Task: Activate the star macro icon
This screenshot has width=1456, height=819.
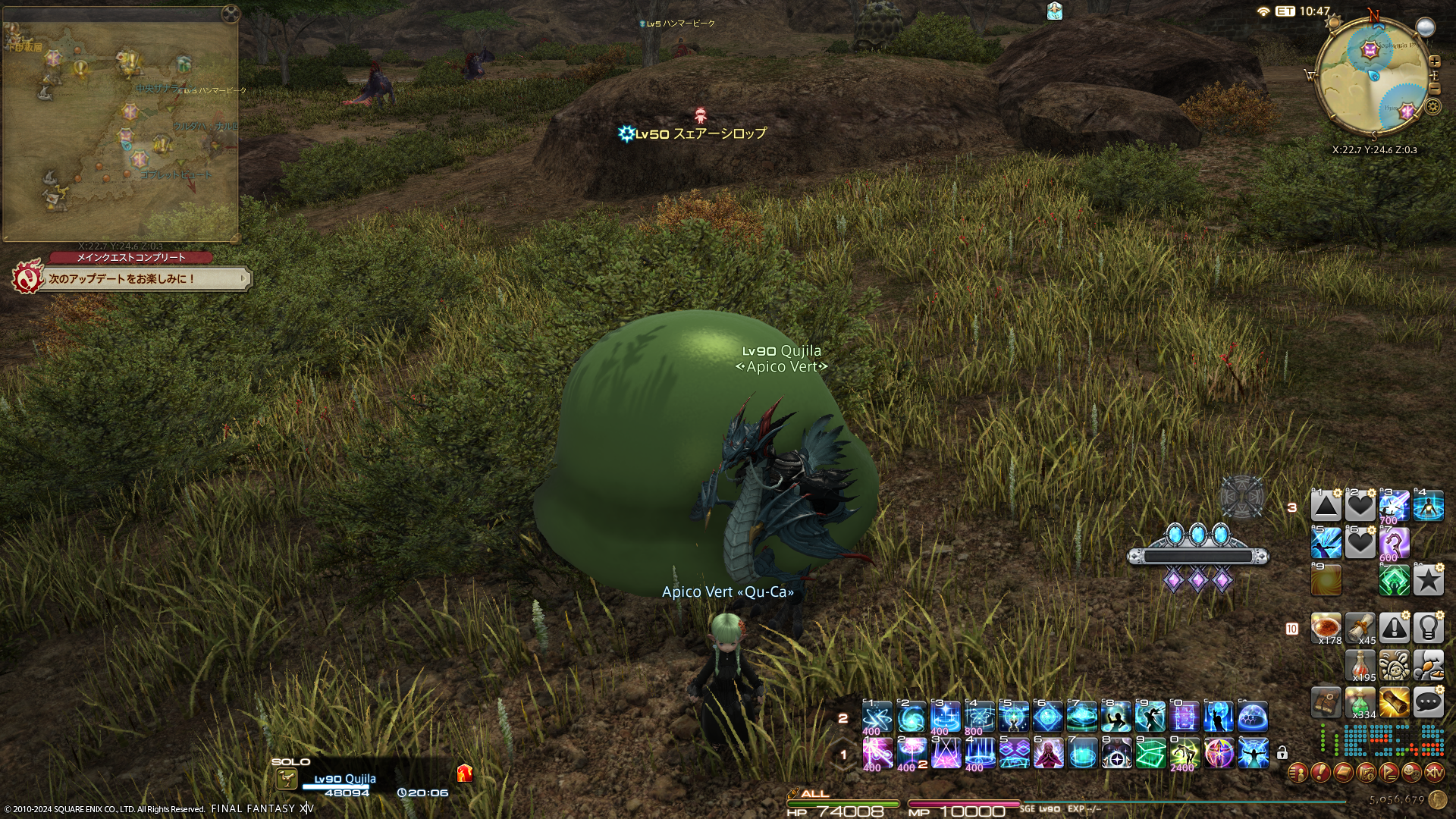Action: point(1428,581)
